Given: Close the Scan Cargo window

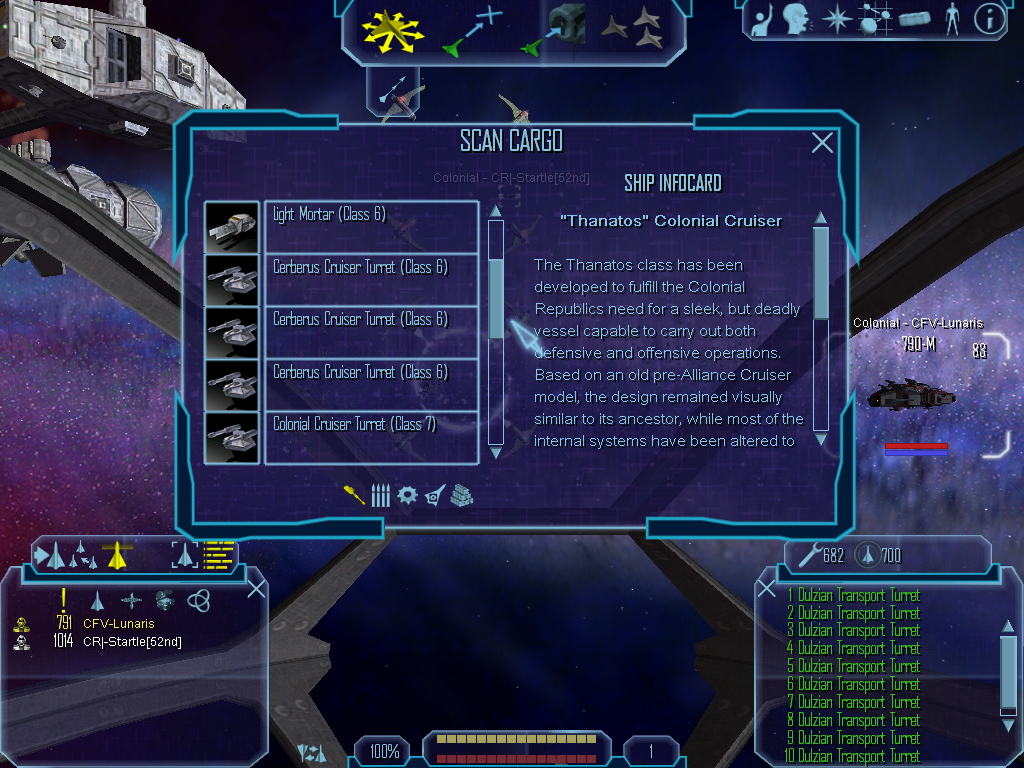Looking at the screenshot, I should click(x=822, y=143).
